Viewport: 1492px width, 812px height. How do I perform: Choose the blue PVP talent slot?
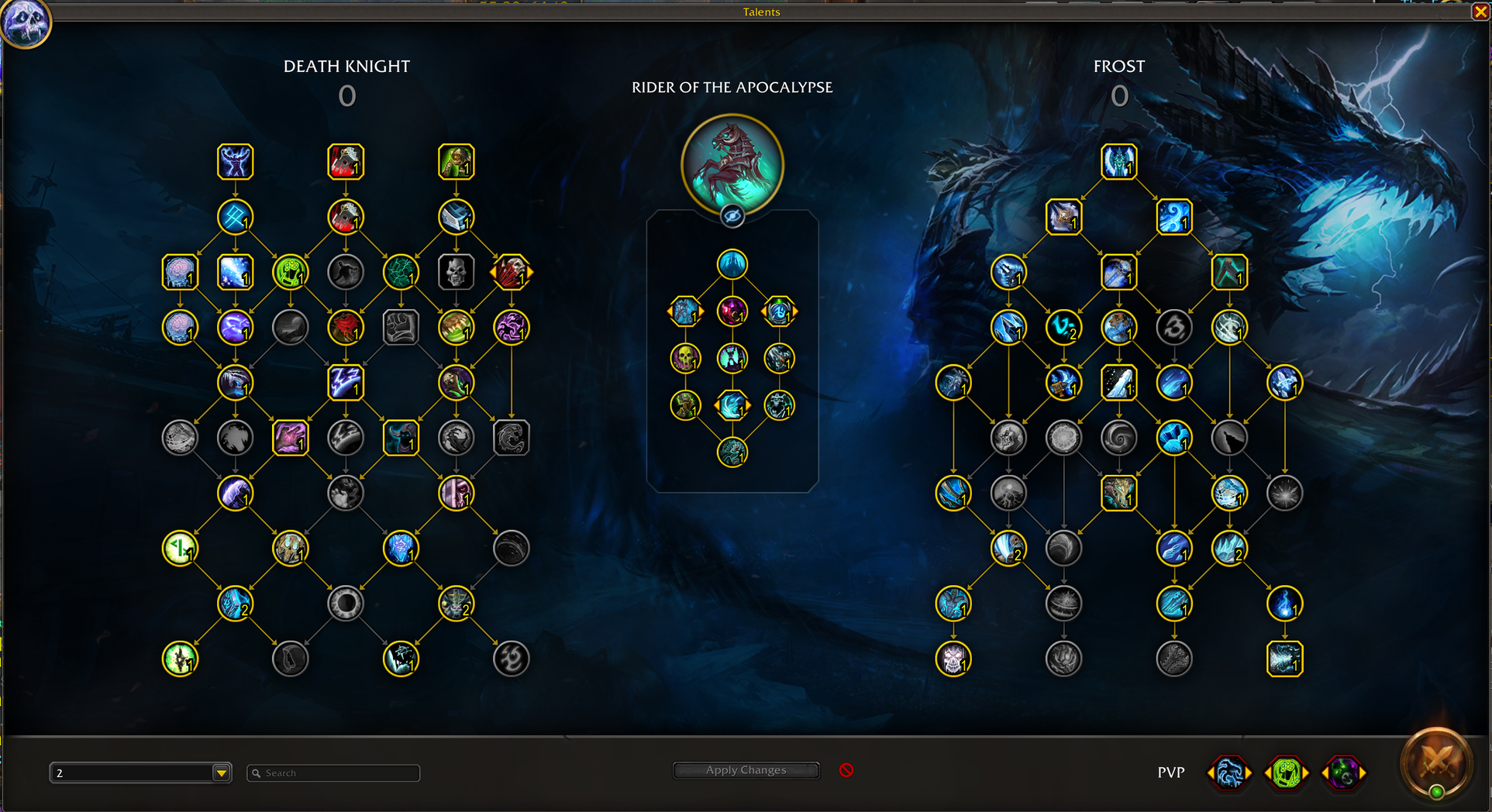[1230, 772]
